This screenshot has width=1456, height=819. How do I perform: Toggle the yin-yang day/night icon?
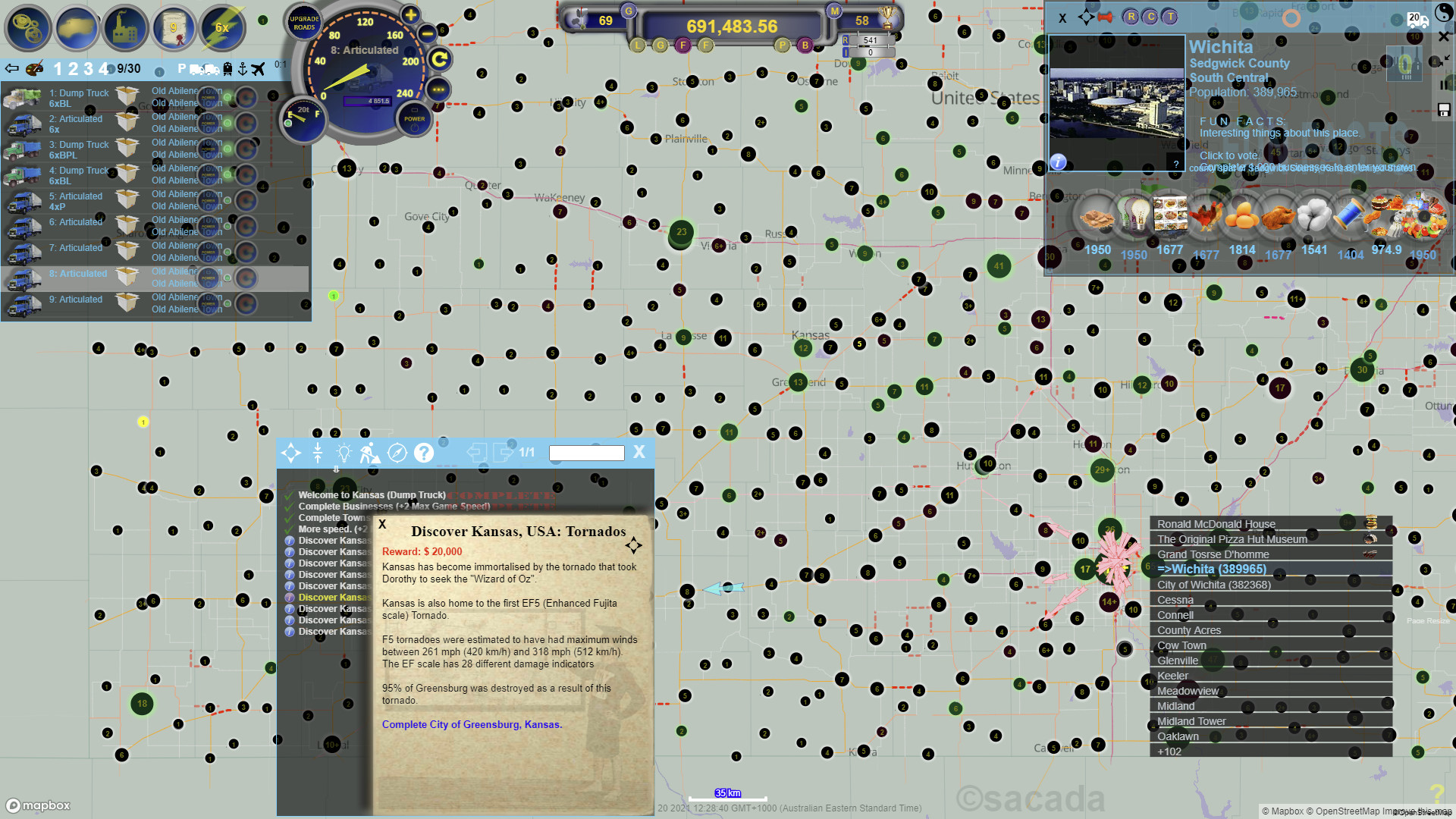click(1444, 13)
